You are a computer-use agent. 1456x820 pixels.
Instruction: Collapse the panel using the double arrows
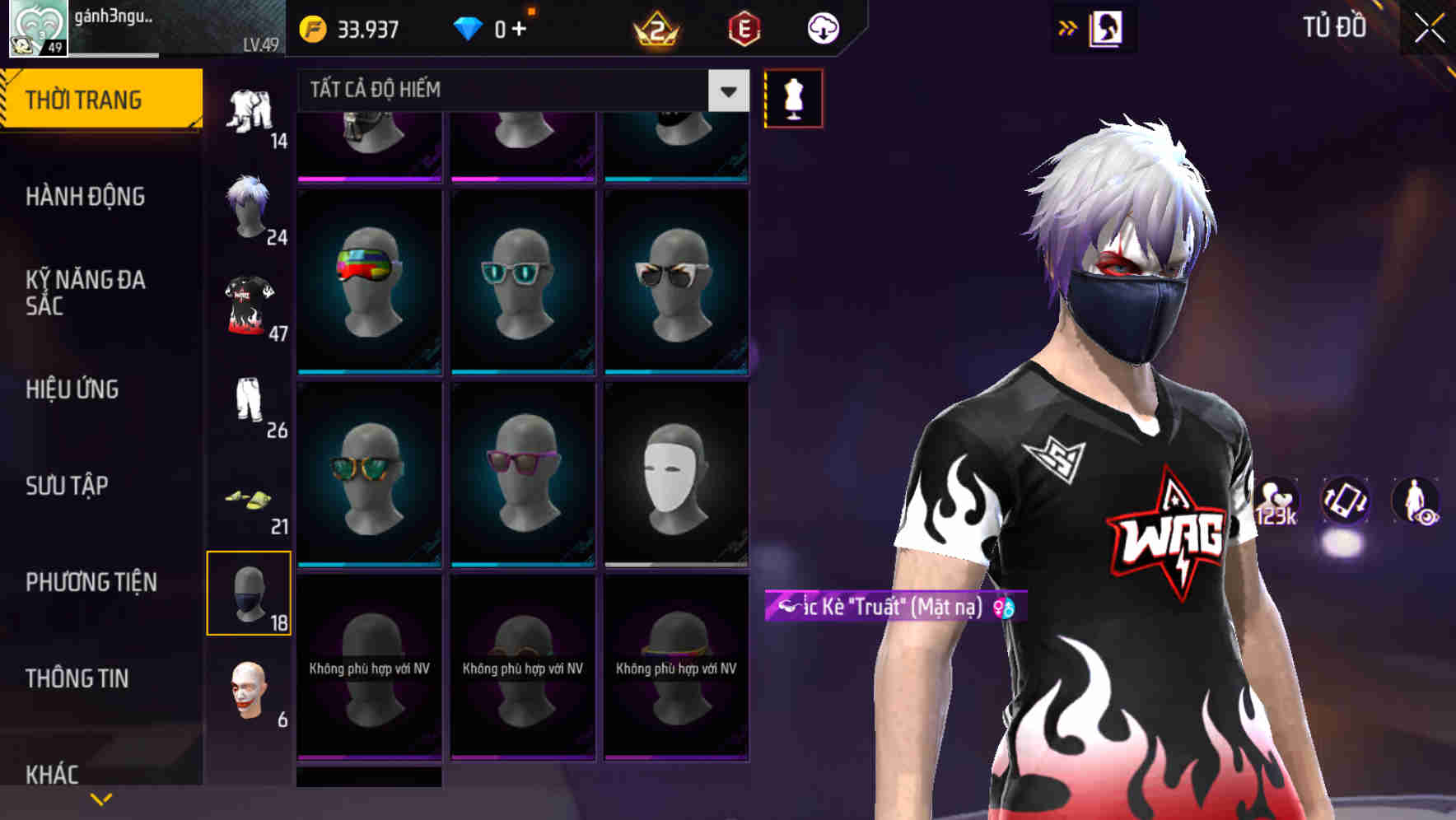(1068, 27)
